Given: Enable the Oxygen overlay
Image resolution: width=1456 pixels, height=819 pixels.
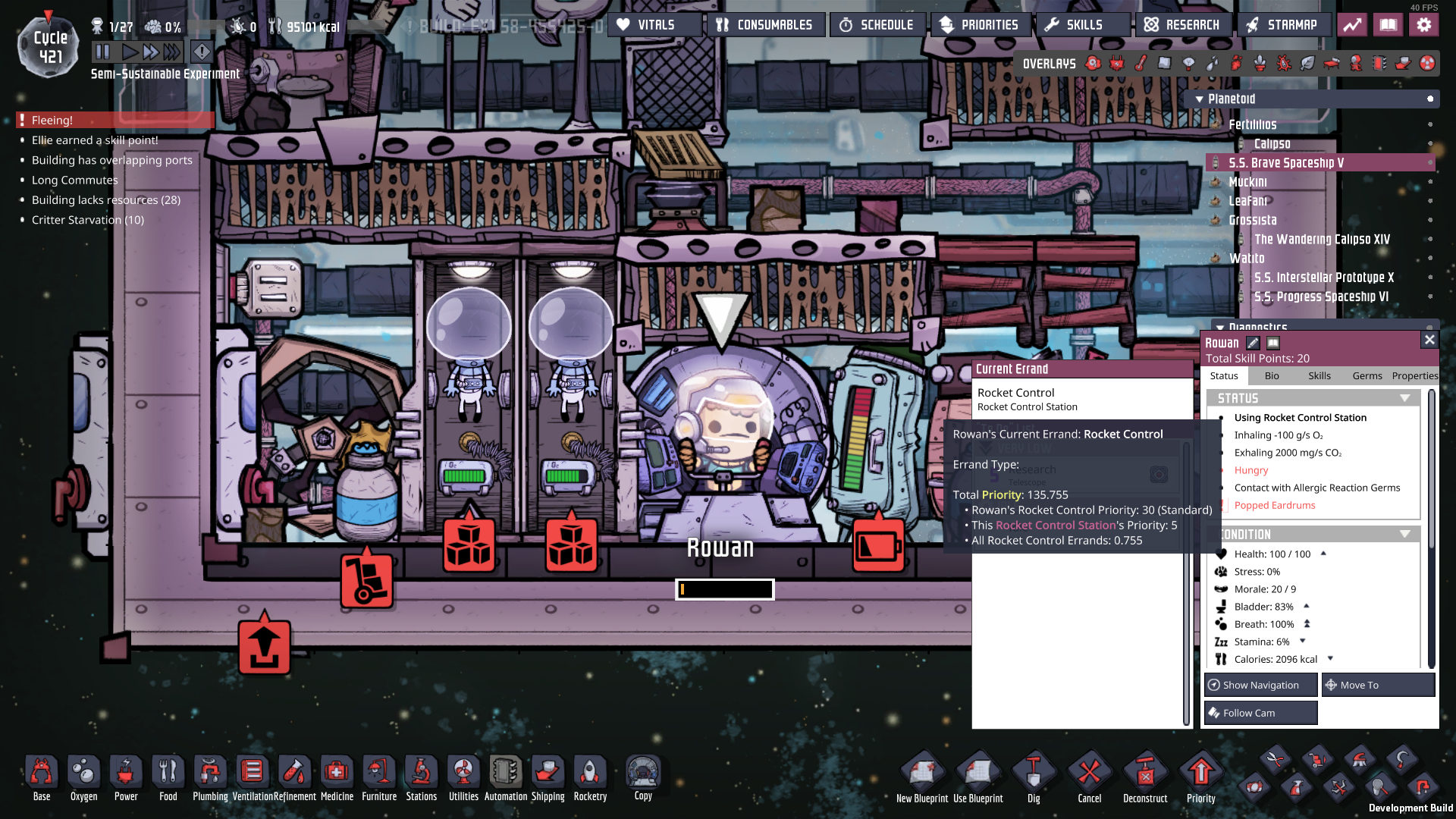Looking at the screenshot, I should (1094, 64).
